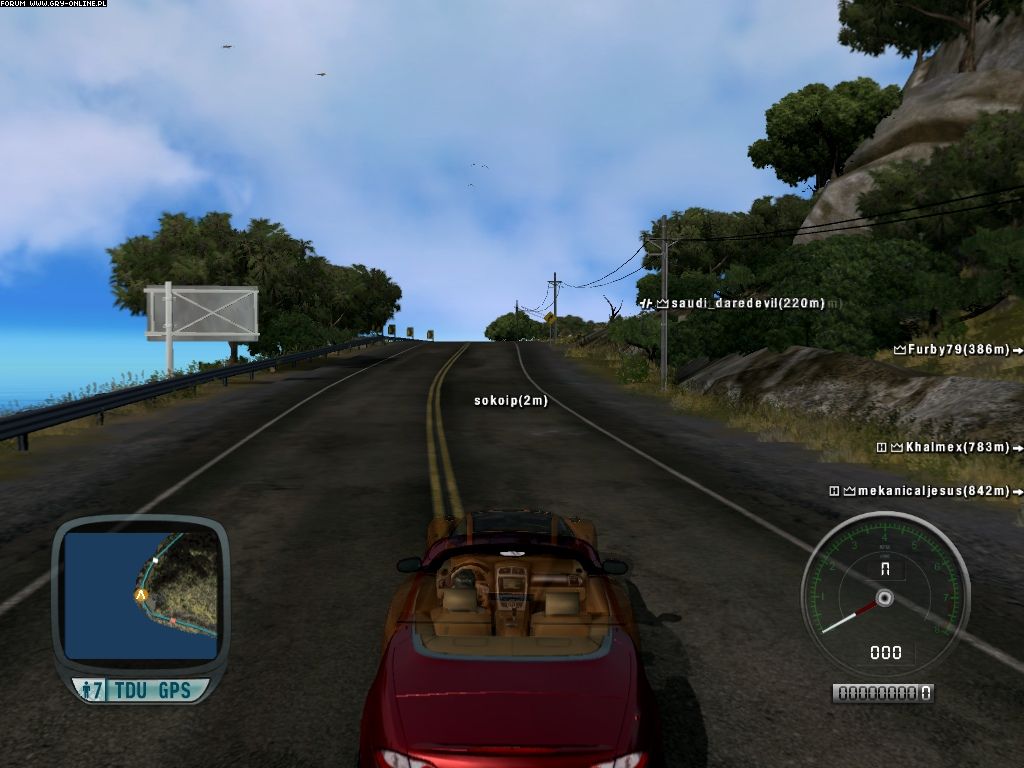Screen dimensions: 1024x768
Task: Click the orange A marker on minimap
Action: (141, 594)
